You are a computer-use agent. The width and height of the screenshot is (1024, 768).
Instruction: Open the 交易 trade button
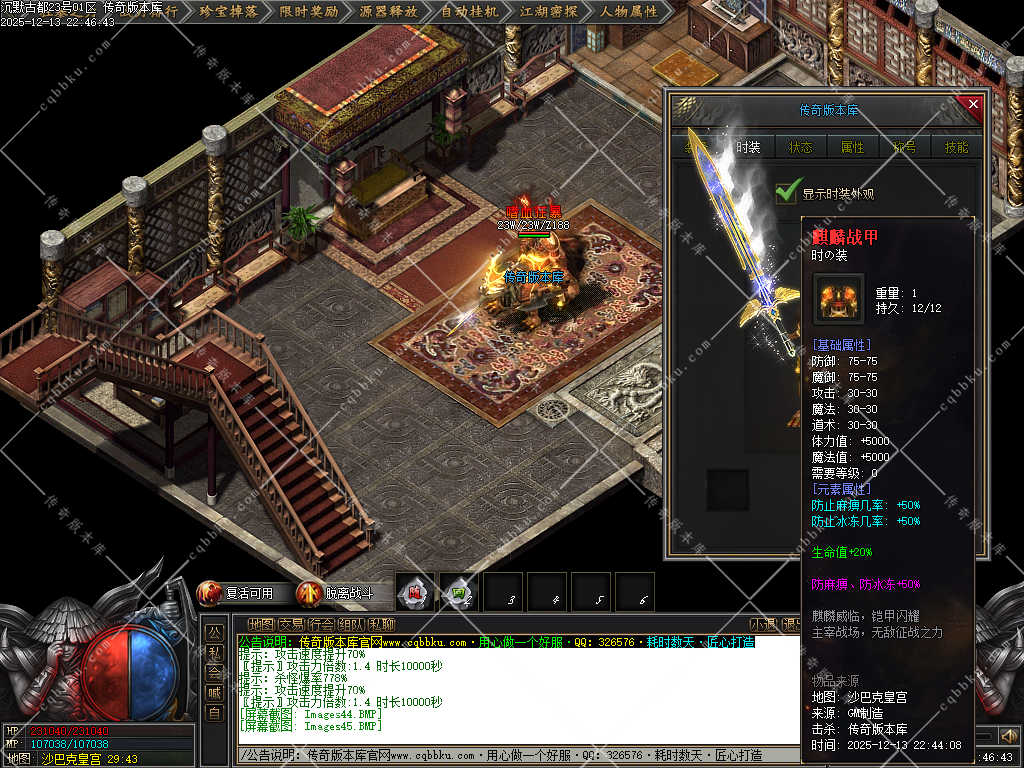(x=291, y=624)
